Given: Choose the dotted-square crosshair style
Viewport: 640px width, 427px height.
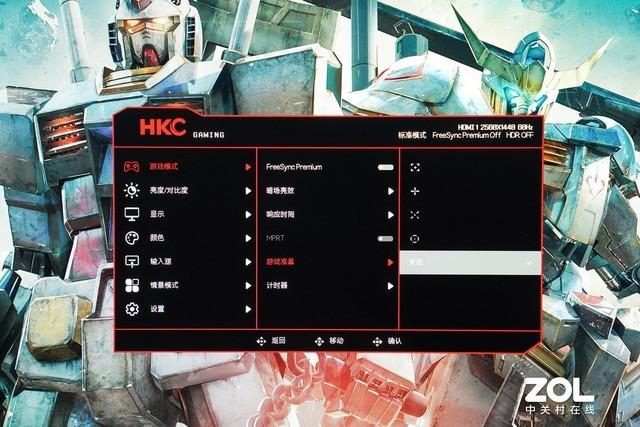Looking at the screenshot, I should click(415, 167).
